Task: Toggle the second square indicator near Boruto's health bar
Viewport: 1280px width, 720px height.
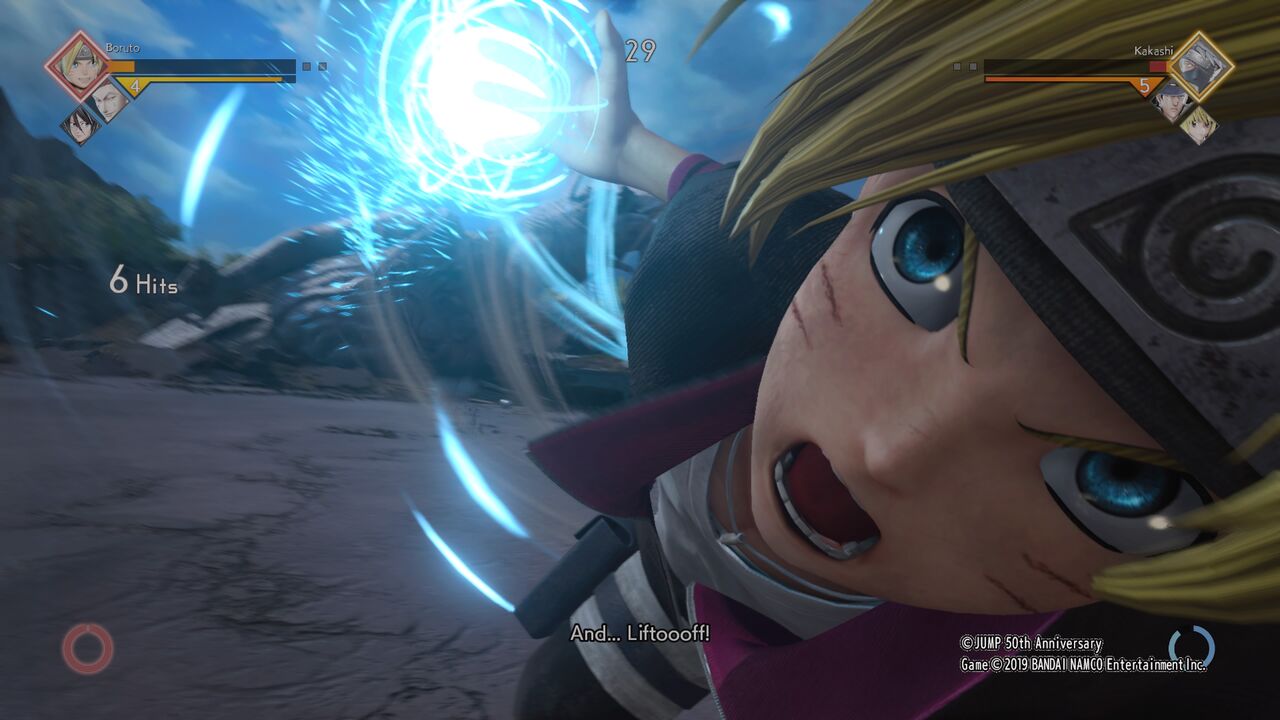Action: coord(322,66)
